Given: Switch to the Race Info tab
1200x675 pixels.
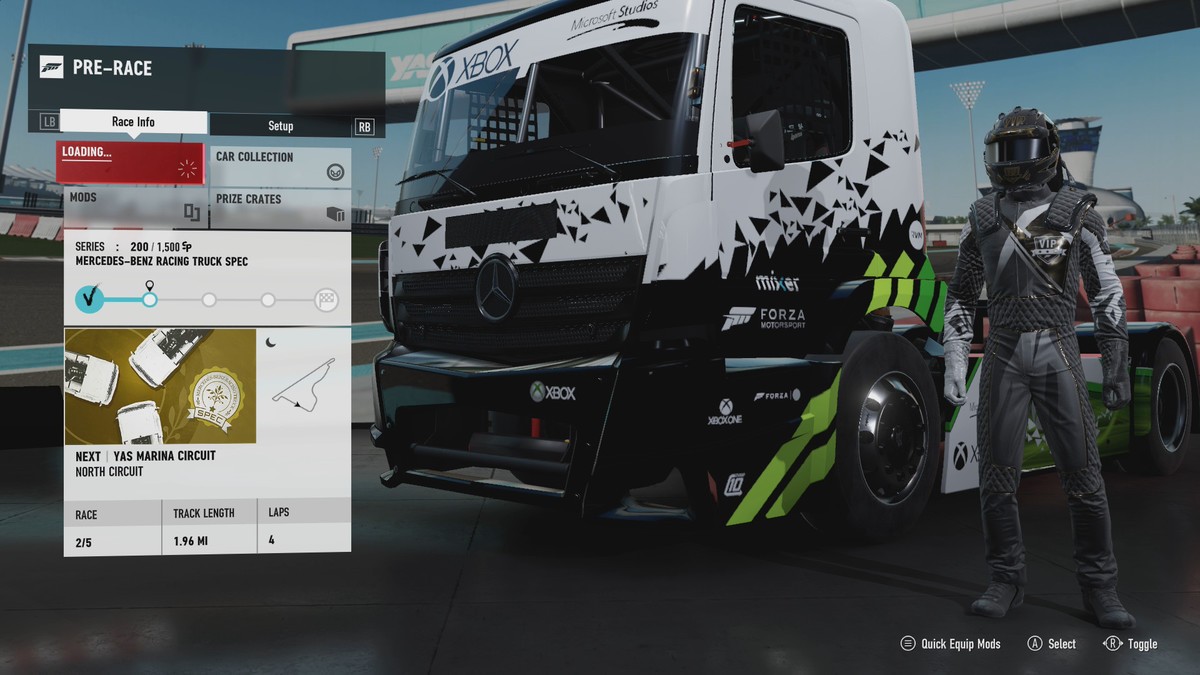Looking at the screenshot, I should pyautogui.click(x=133, y=123).
